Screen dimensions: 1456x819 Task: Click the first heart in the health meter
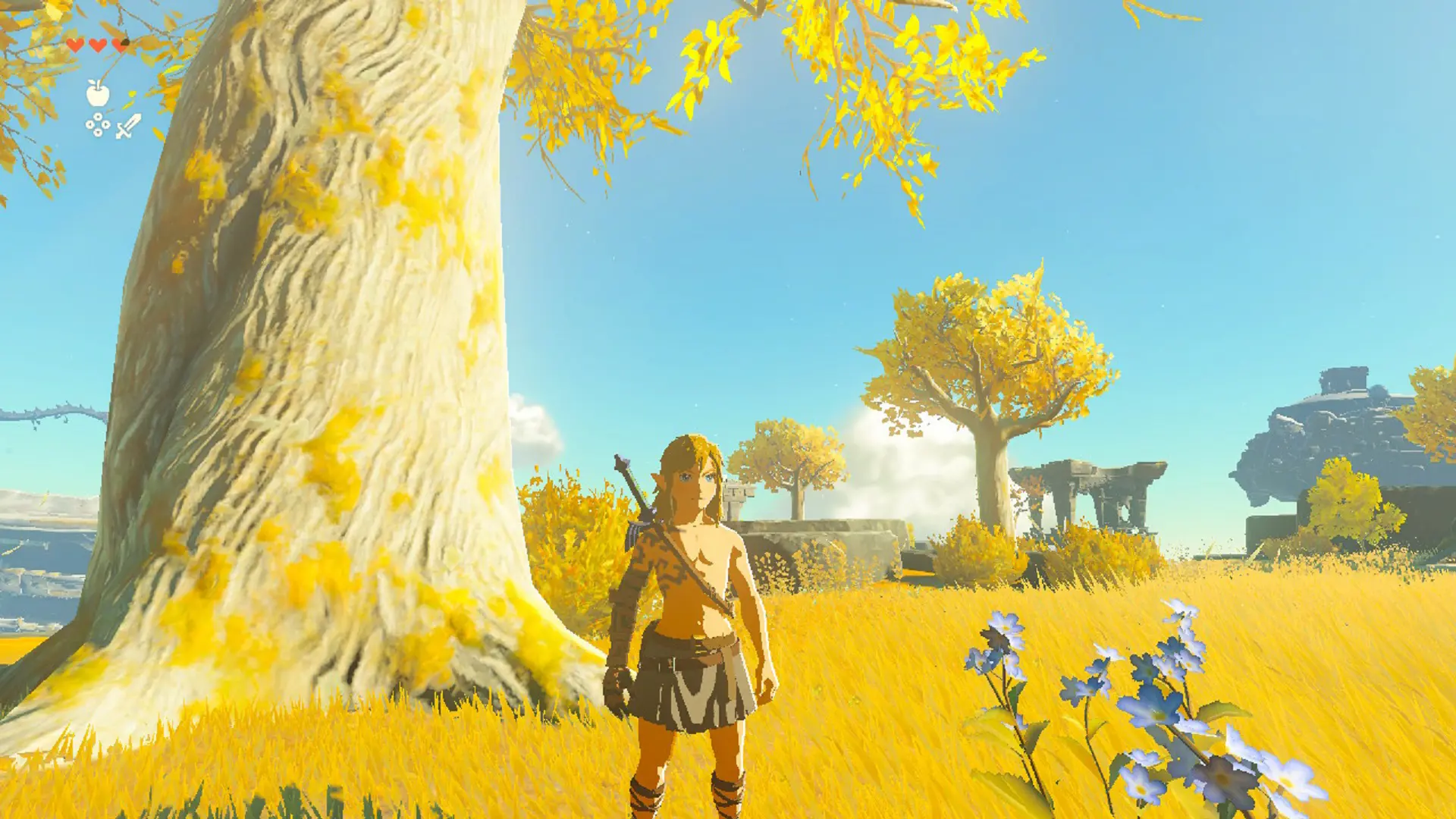75,45
